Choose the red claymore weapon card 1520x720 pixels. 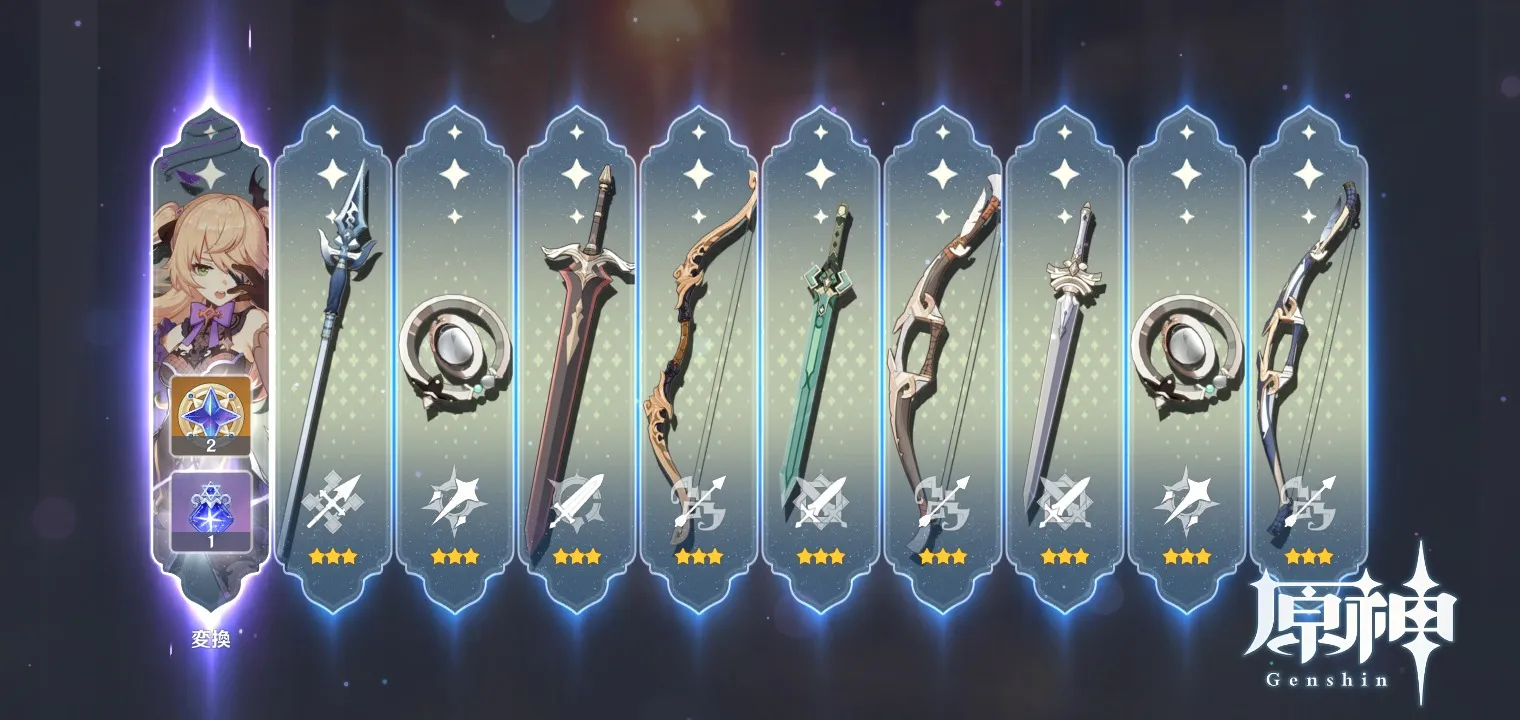pyautogui.click(x=576, y=360)
